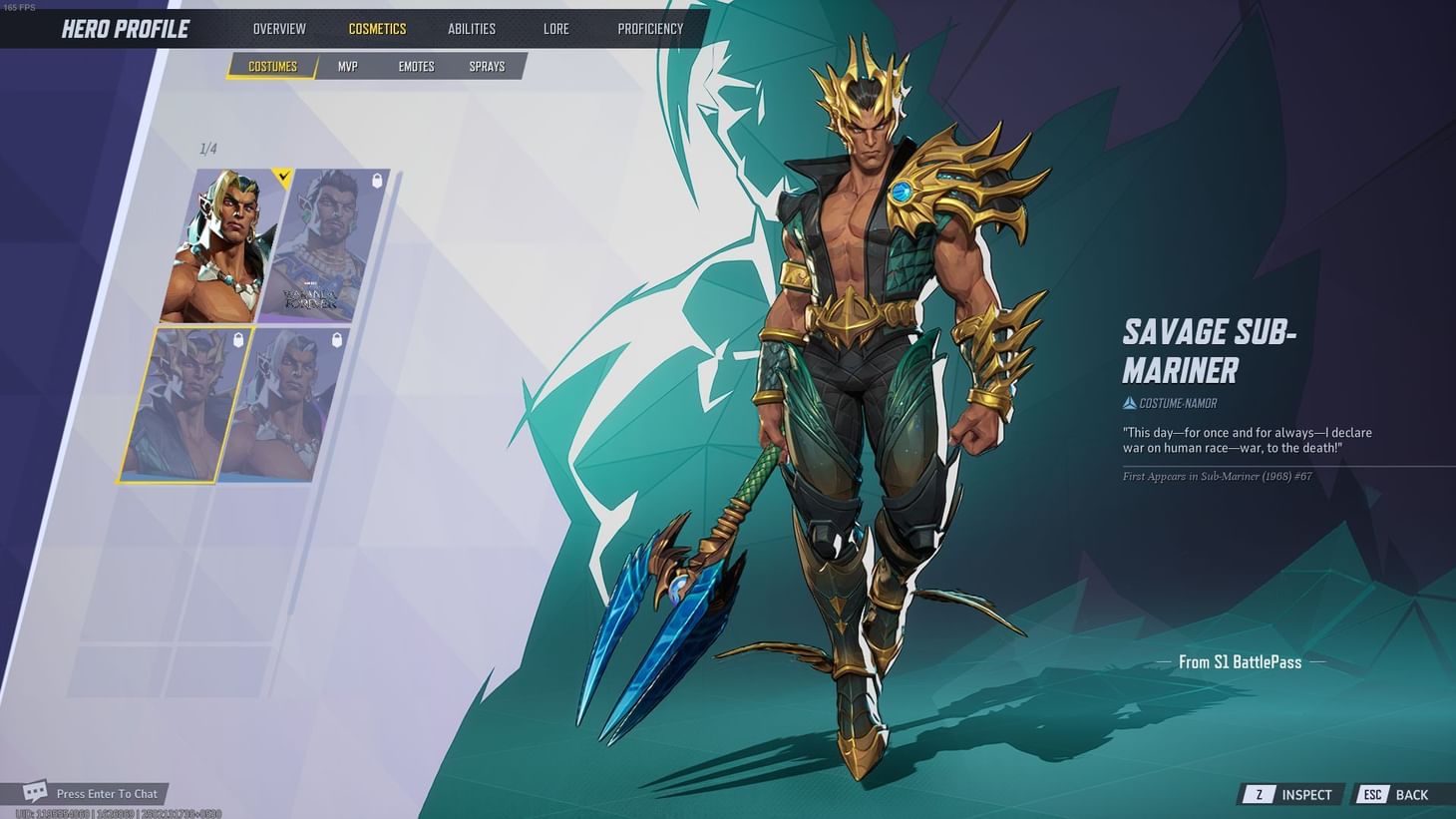Switch to the Overview tab
Viewport: 1456px width, 819px height.
(278, 28)
